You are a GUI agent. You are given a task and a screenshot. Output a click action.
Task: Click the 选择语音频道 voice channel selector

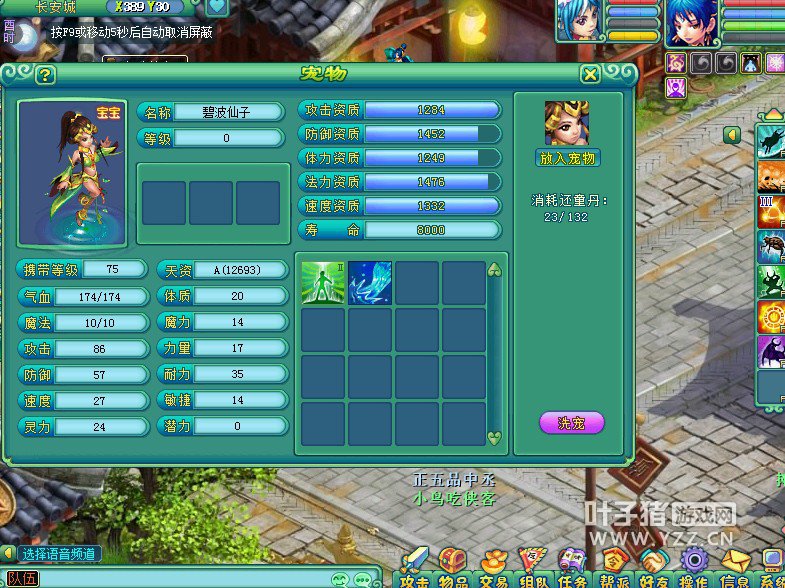click(x=60, y=553)
